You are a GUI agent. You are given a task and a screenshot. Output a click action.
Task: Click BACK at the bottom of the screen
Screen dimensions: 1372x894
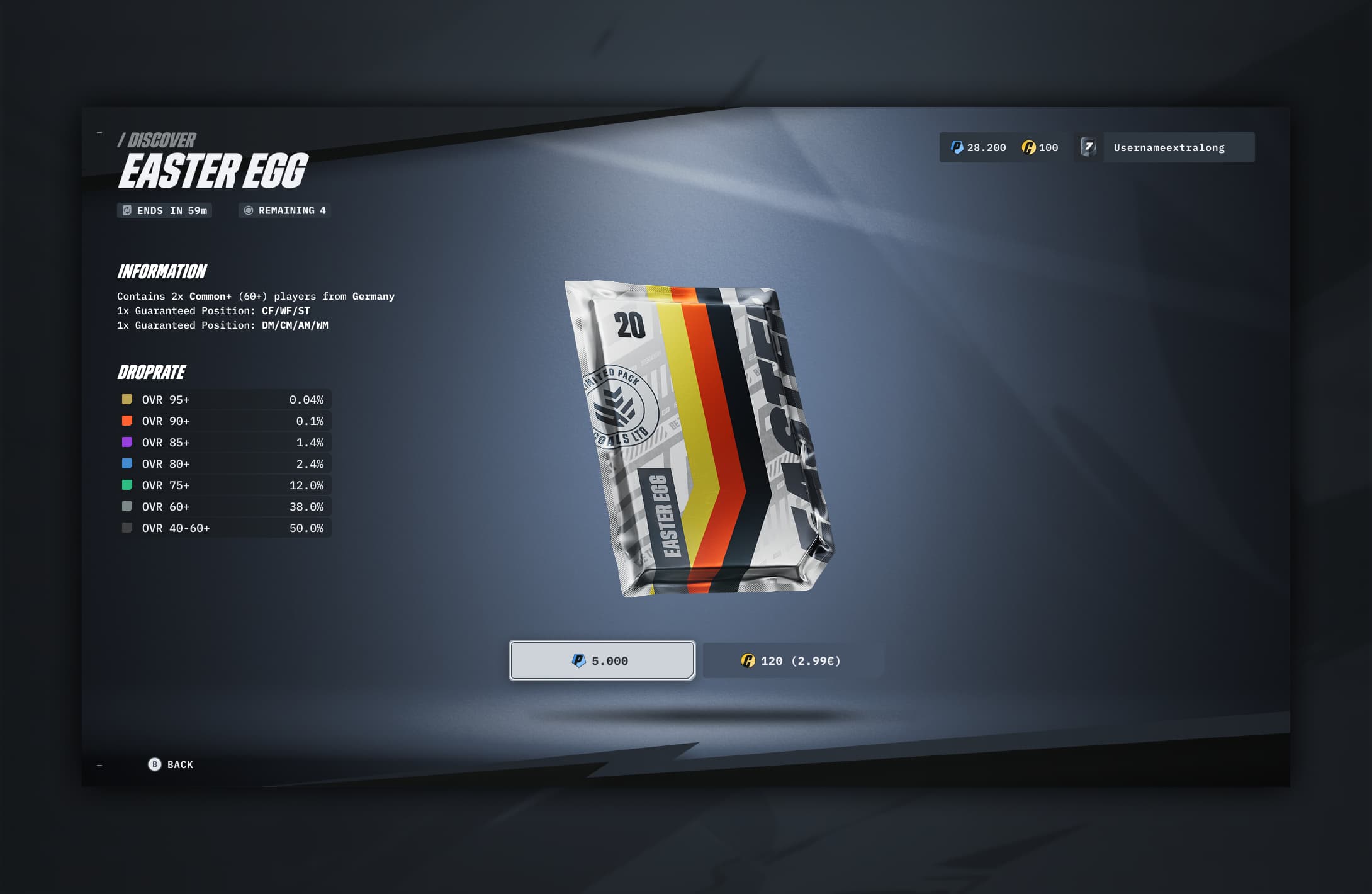[x=171, y=764]
